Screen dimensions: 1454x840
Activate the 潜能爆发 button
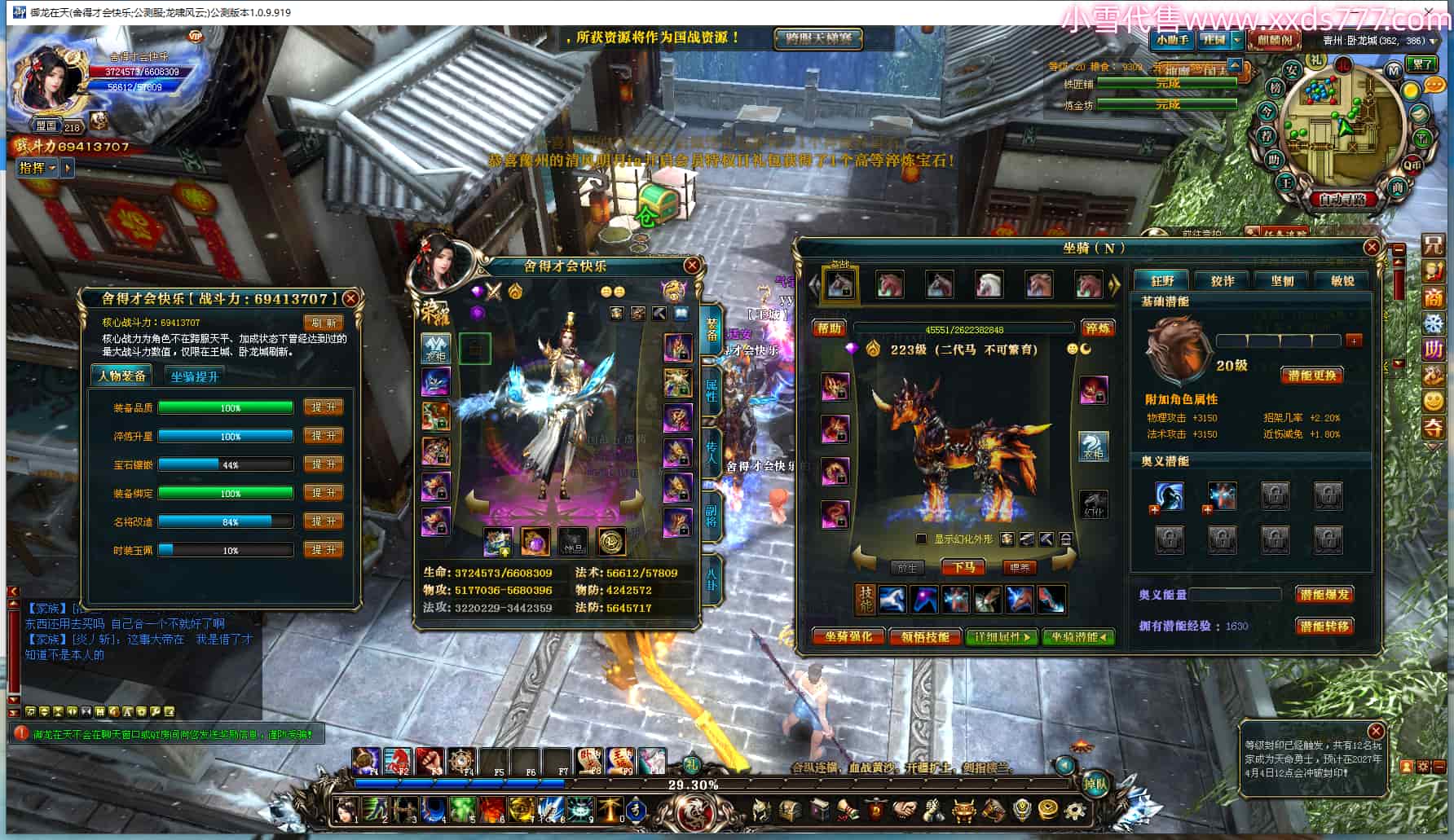tap(1324, 595)
